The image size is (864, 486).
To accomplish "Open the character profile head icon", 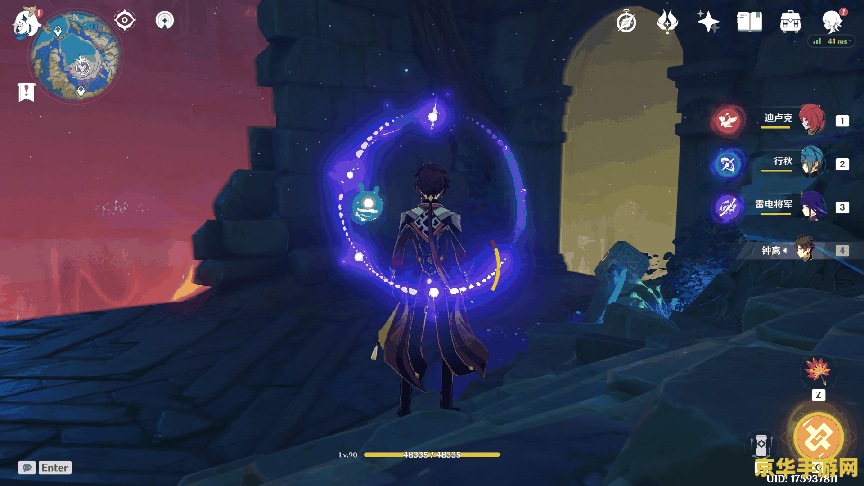I will tap(831, 21).
